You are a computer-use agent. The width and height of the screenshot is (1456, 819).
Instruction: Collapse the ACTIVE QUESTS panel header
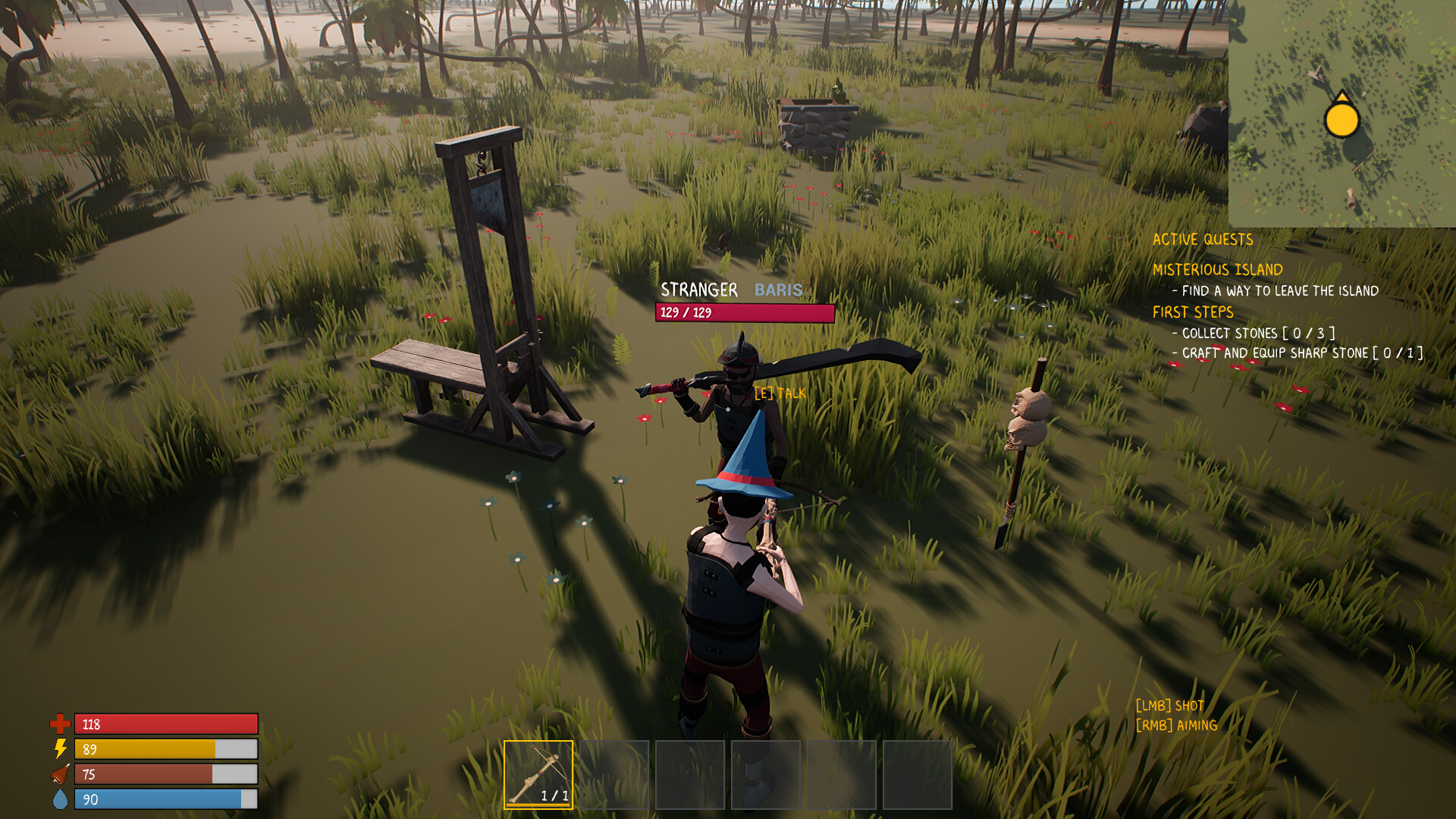[1203, 240]
